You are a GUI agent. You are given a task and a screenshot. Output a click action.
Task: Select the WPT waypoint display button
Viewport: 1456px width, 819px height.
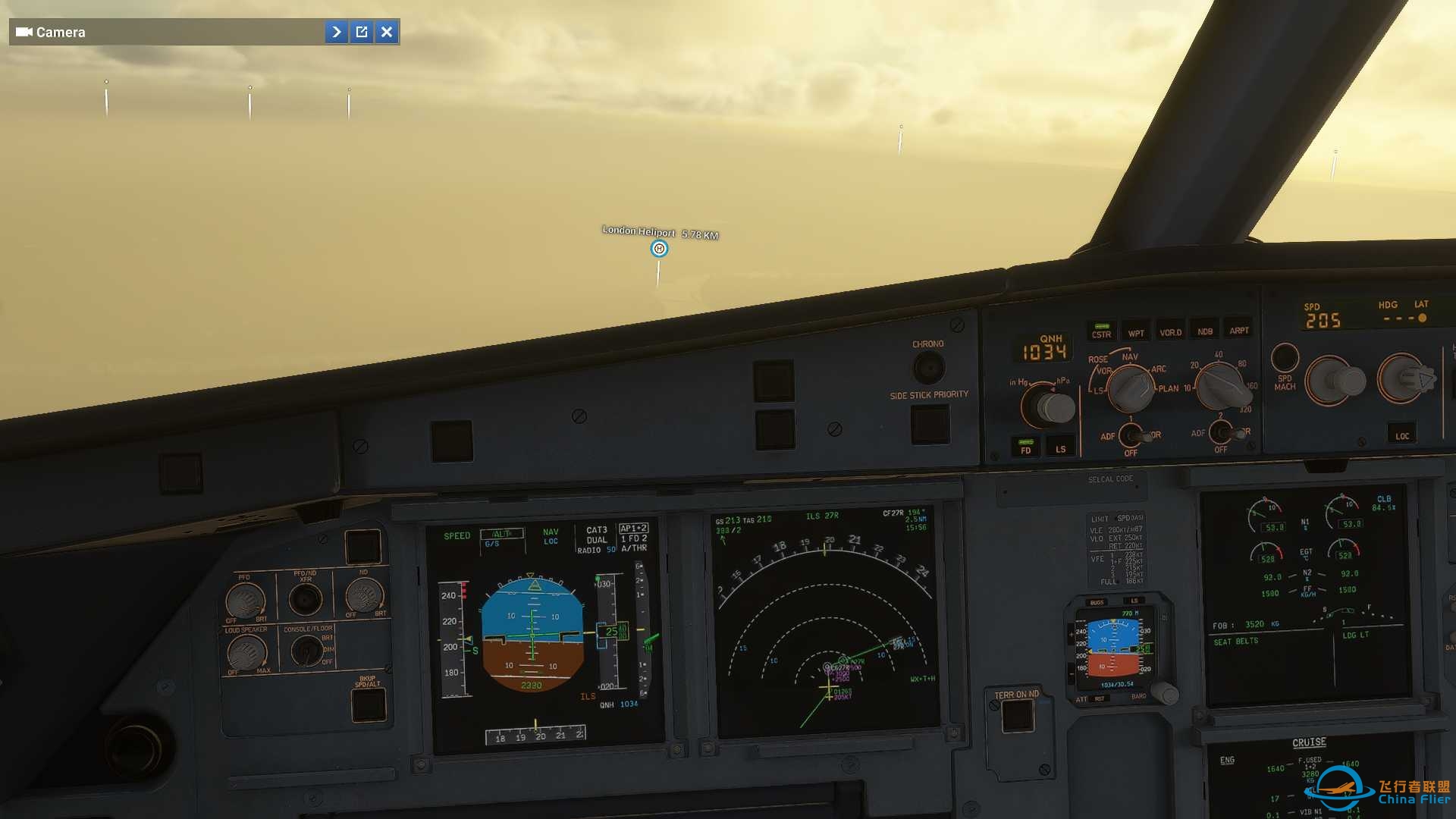click(1137, 331)
